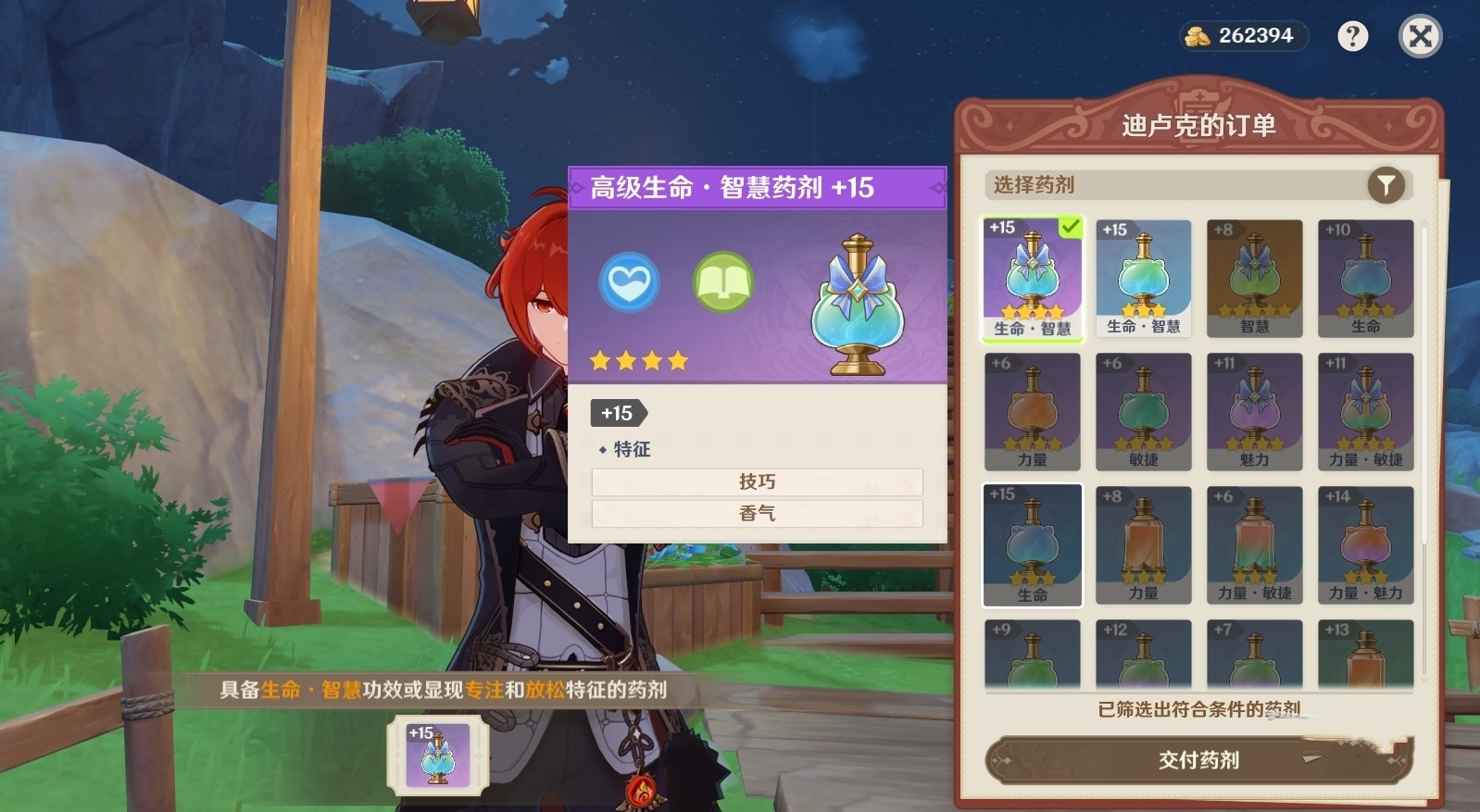
Task: Select the 力量·魅力 +14 potion thumbnail
Action: click(1365, 543)
